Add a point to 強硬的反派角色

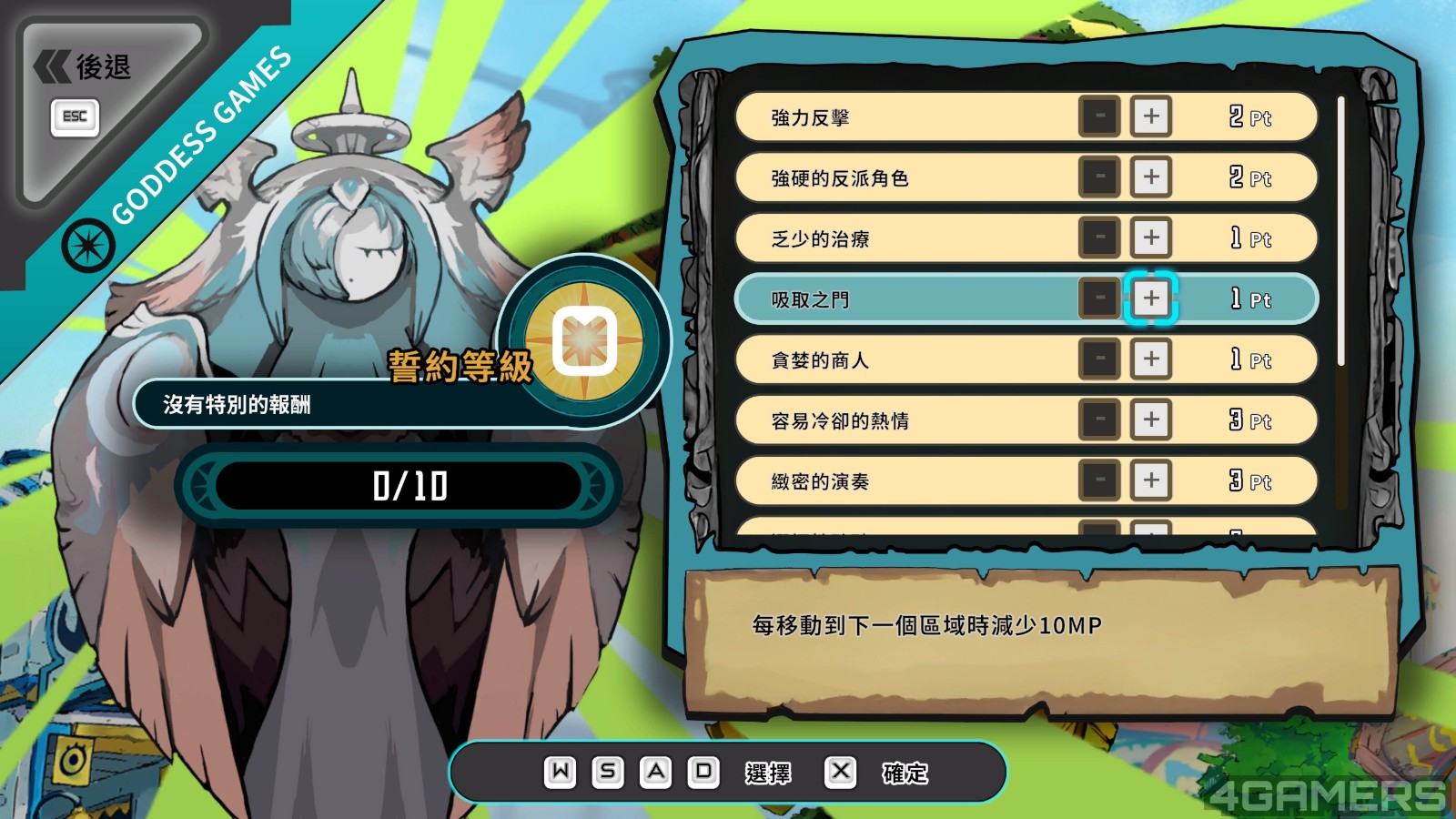click(1151, 177)
